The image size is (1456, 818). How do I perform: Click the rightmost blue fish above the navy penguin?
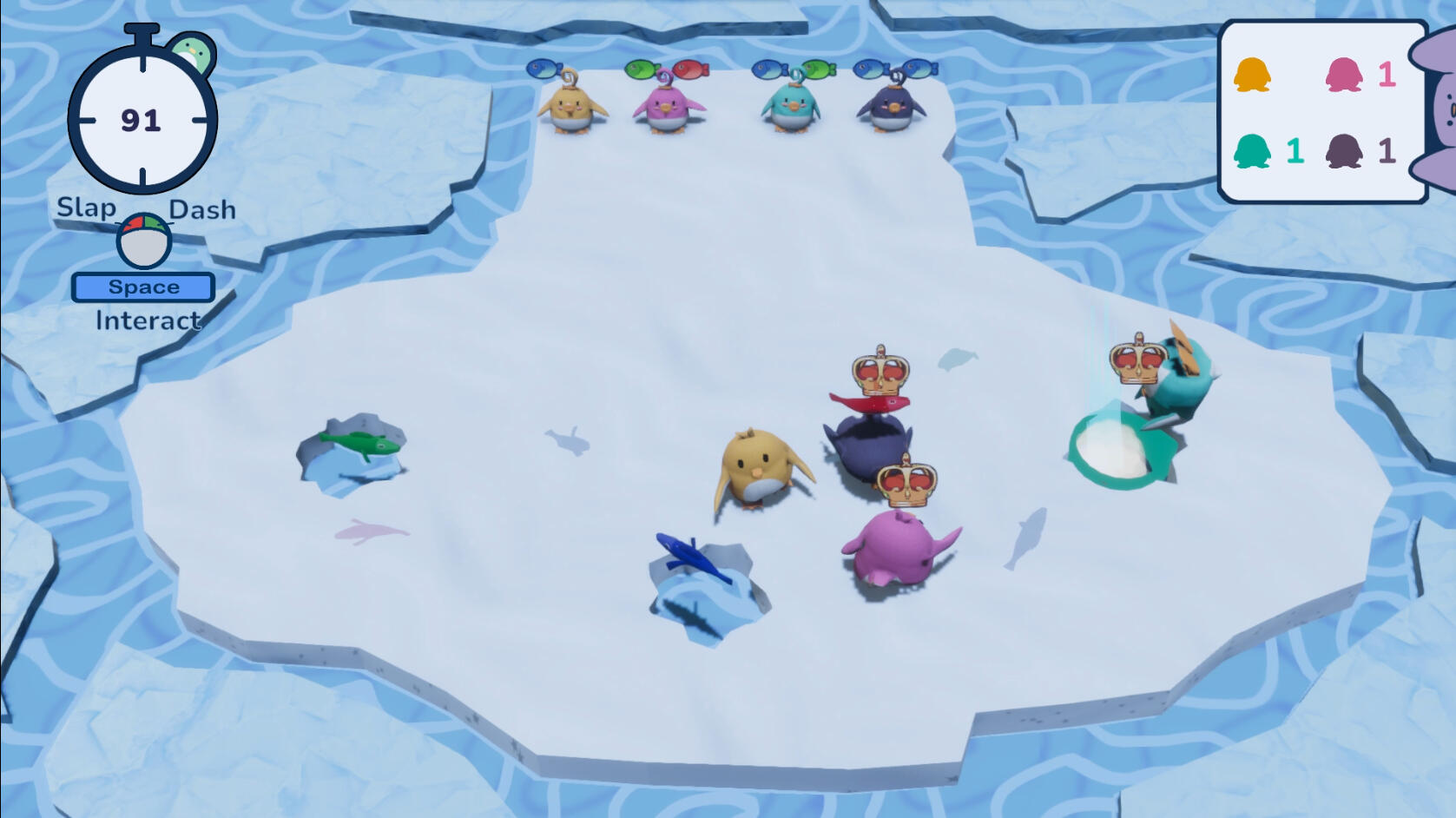919,68
